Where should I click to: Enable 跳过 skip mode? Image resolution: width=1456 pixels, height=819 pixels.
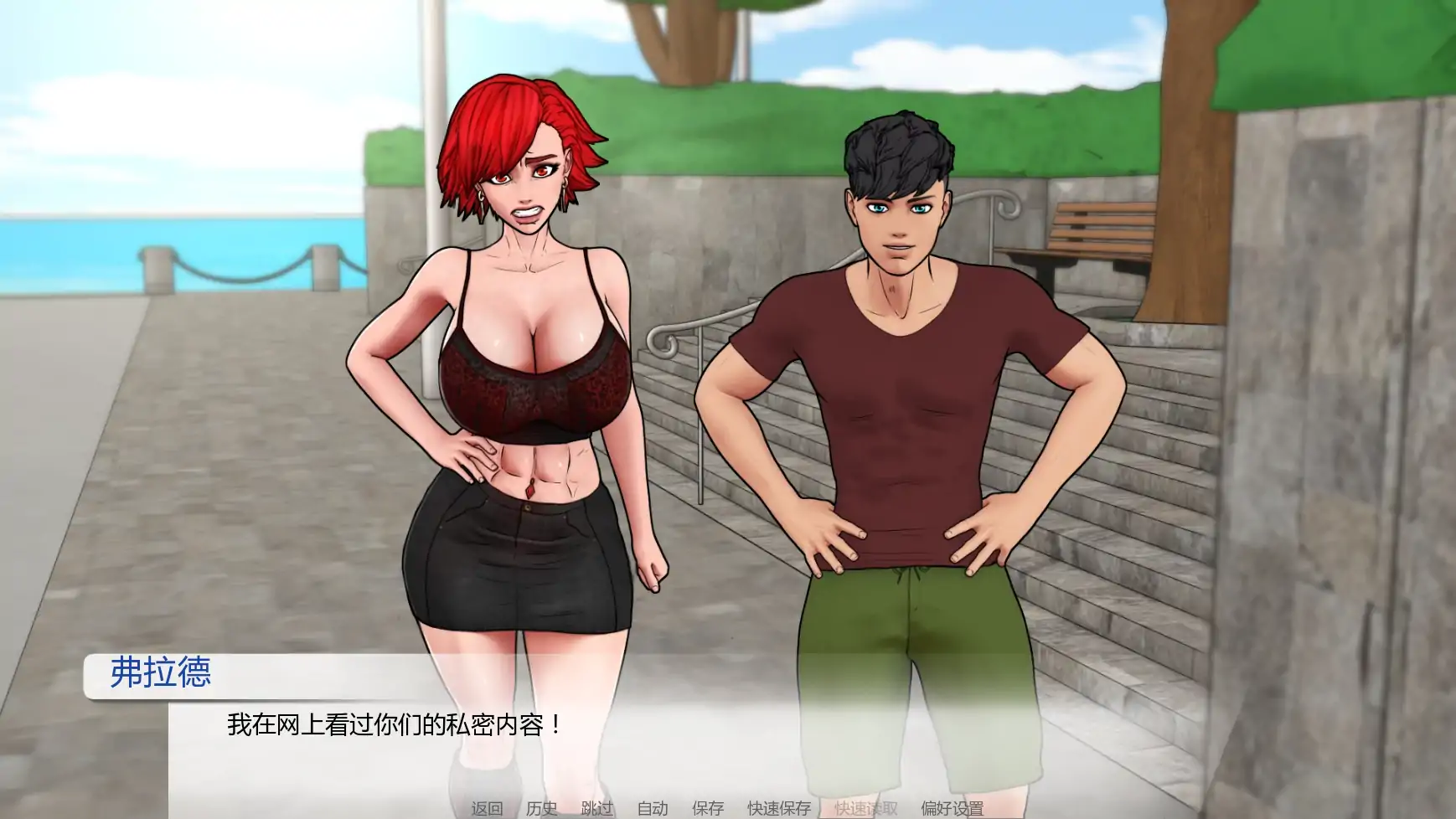click(x=595, y=808)
